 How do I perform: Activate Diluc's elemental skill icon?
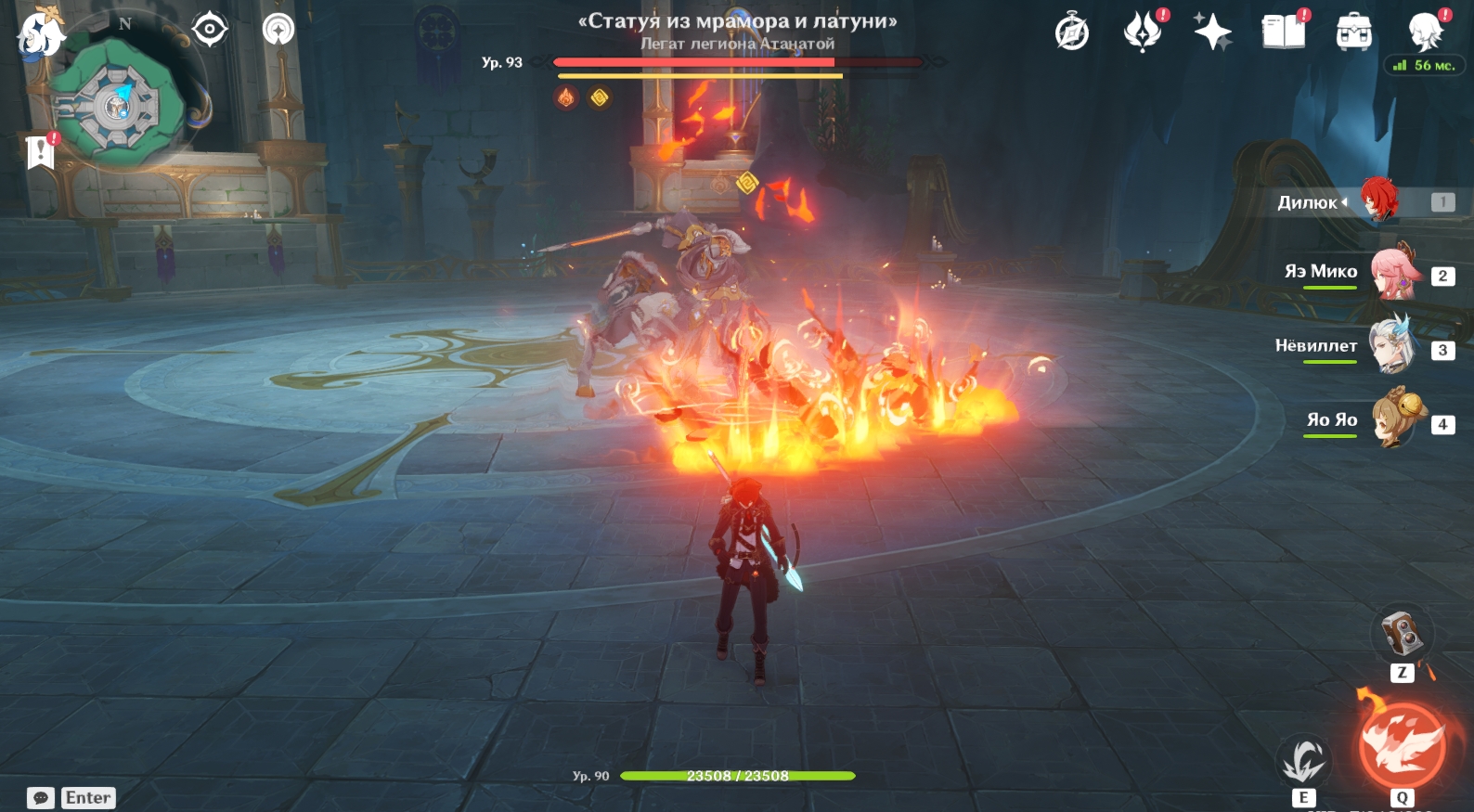1303,761
